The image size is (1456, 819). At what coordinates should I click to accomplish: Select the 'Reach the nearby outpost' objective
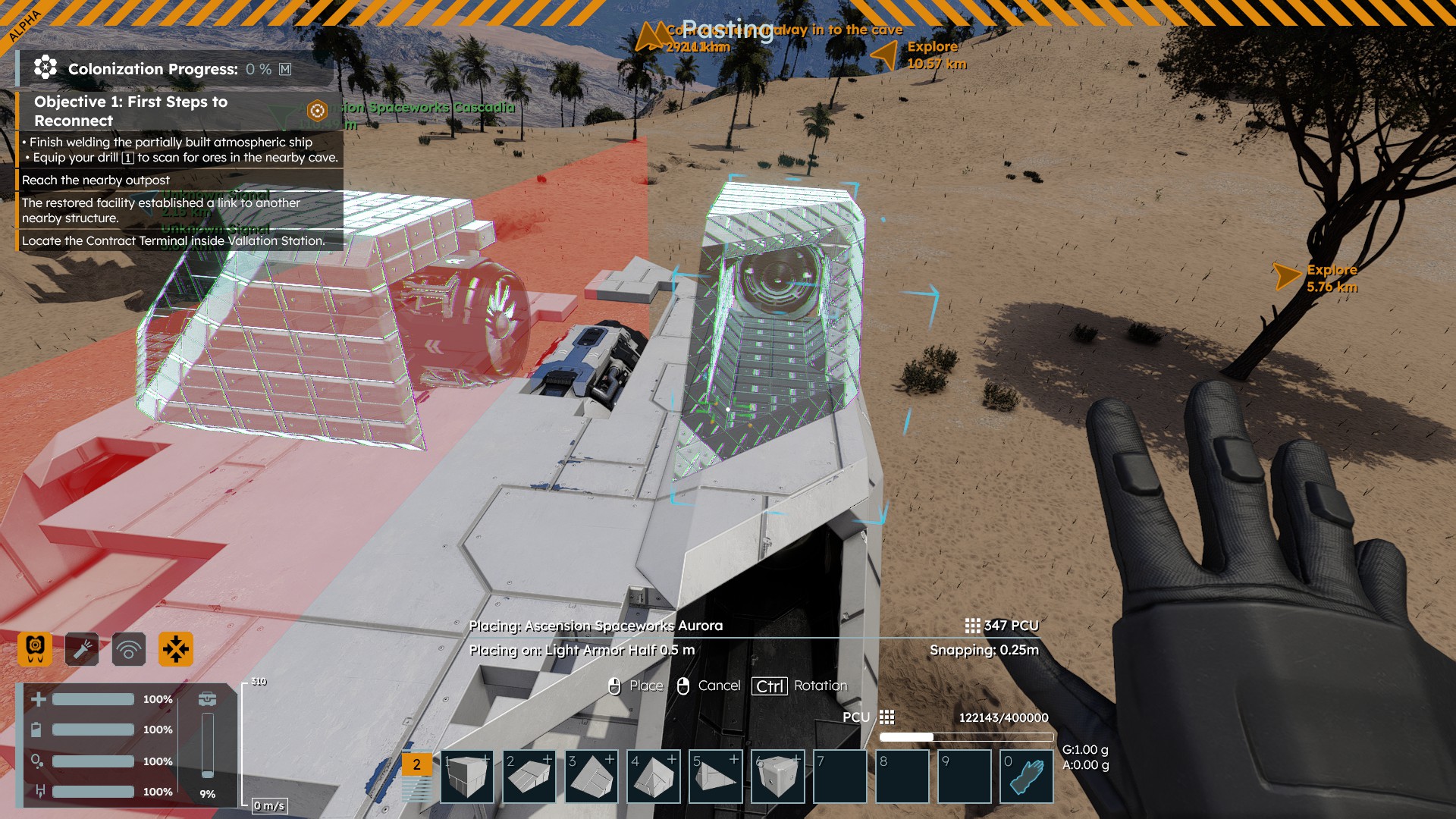[x=96, y=180]
